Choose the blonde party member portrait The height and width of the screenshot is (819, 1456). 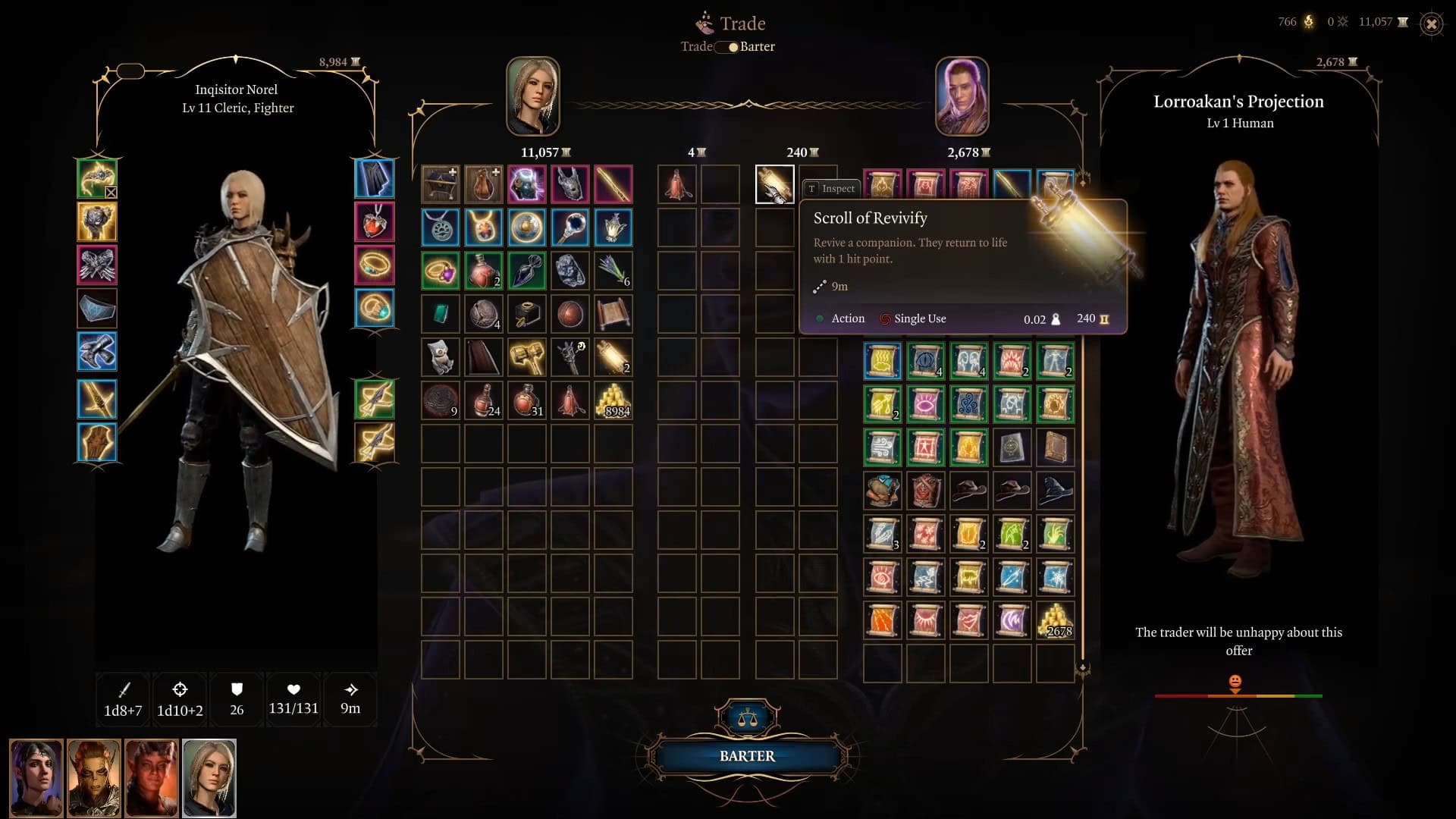[209, 778]
